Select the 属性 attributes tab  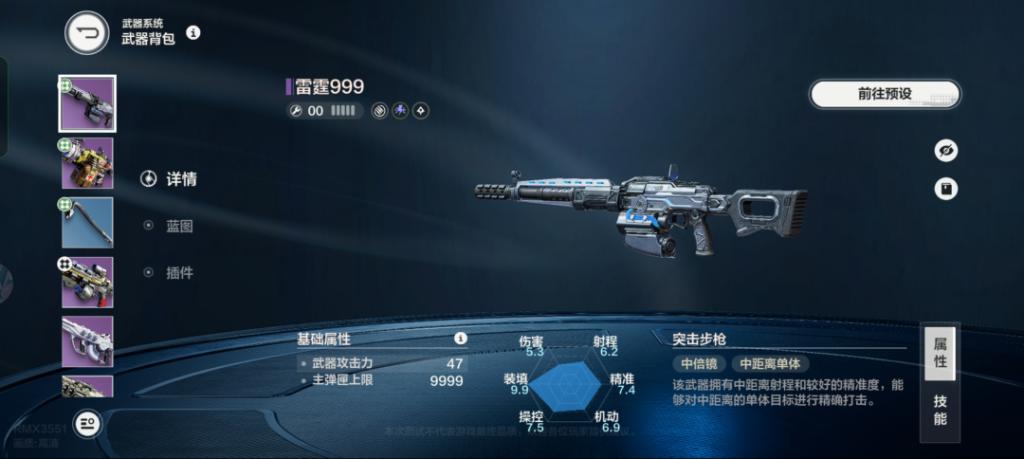tap(940, 352)
